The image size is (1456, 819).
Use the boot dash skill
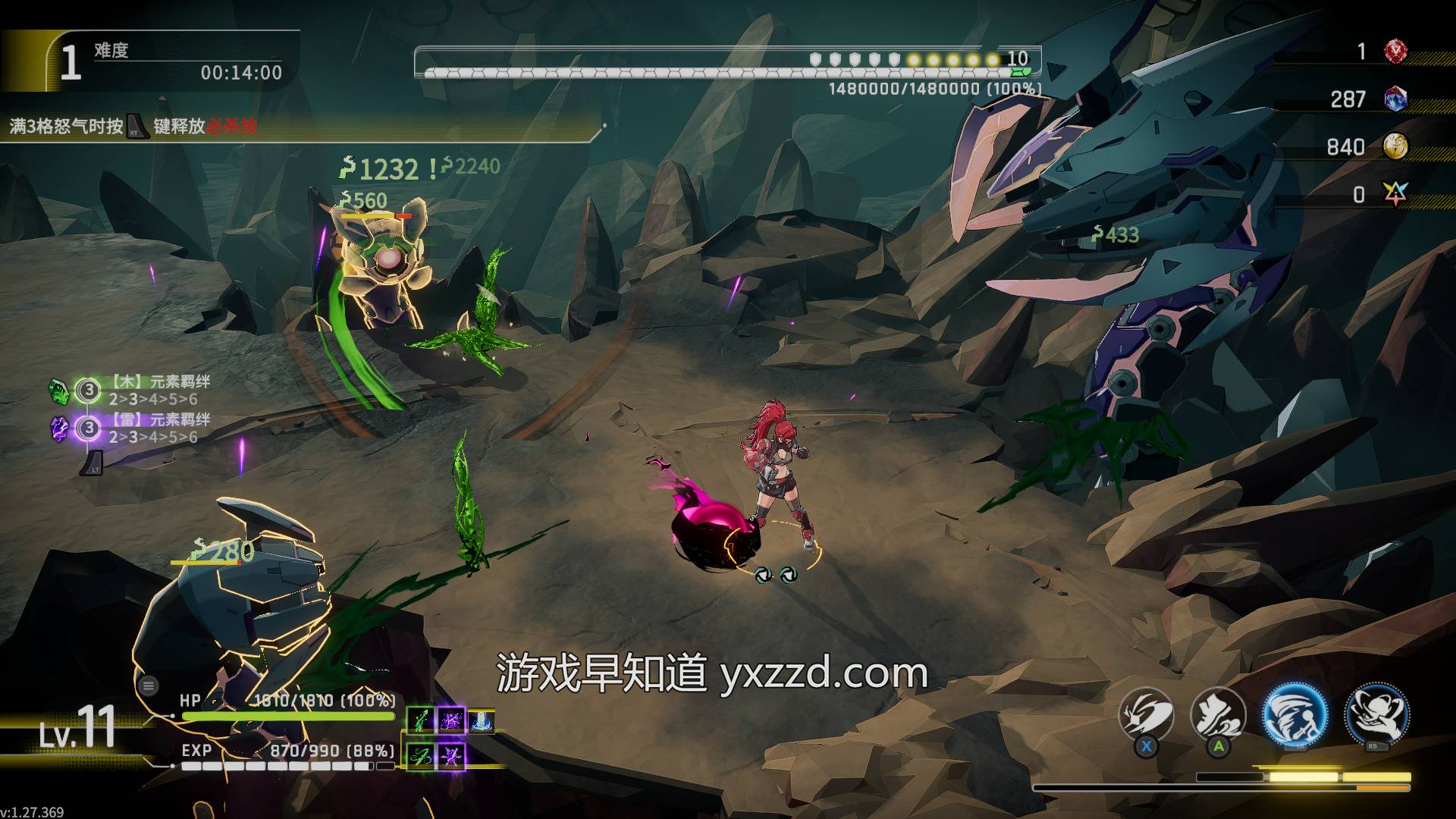click(x=1218, y=714)
